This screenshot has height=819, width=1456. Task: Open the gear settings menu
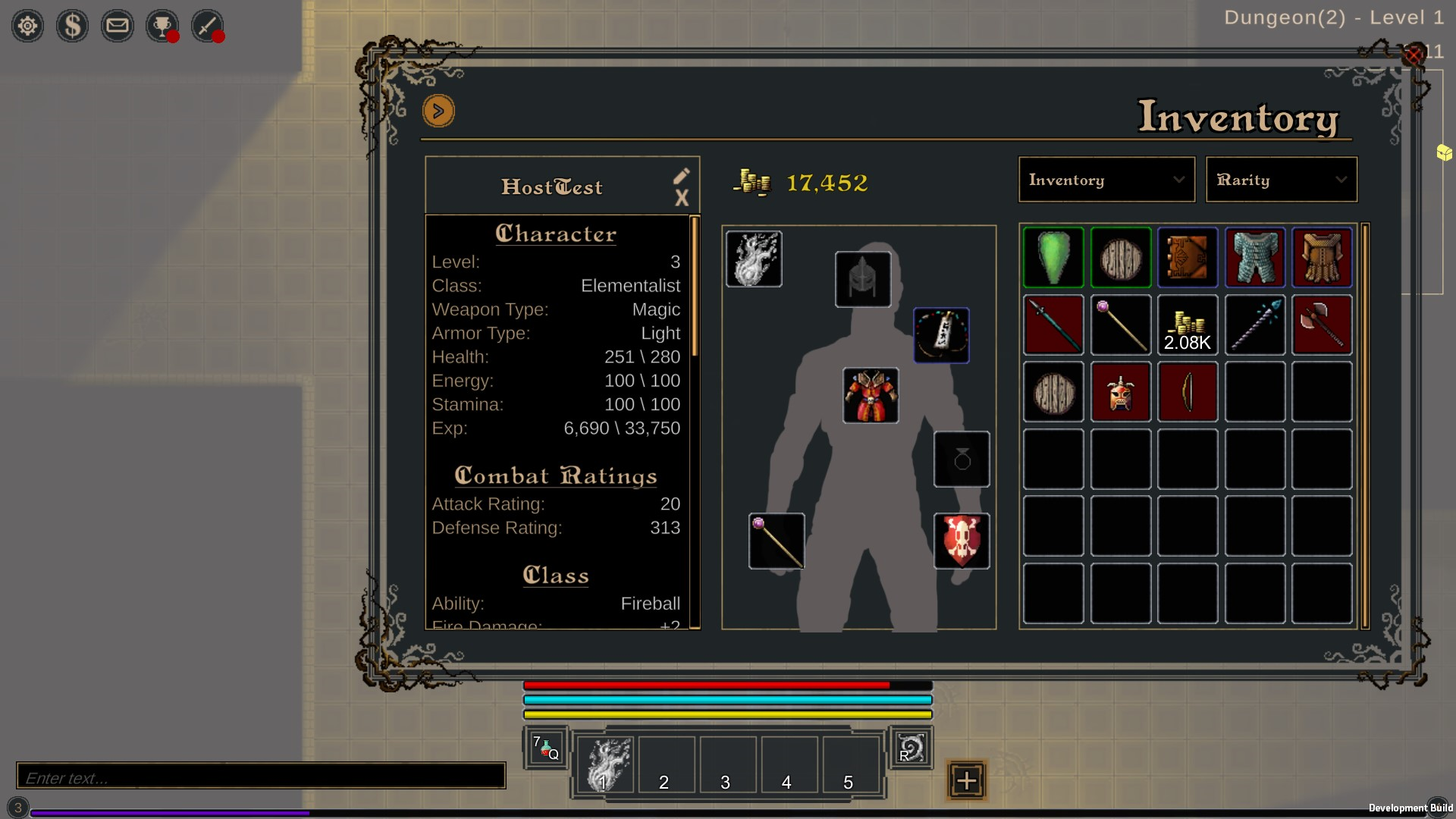27,27
